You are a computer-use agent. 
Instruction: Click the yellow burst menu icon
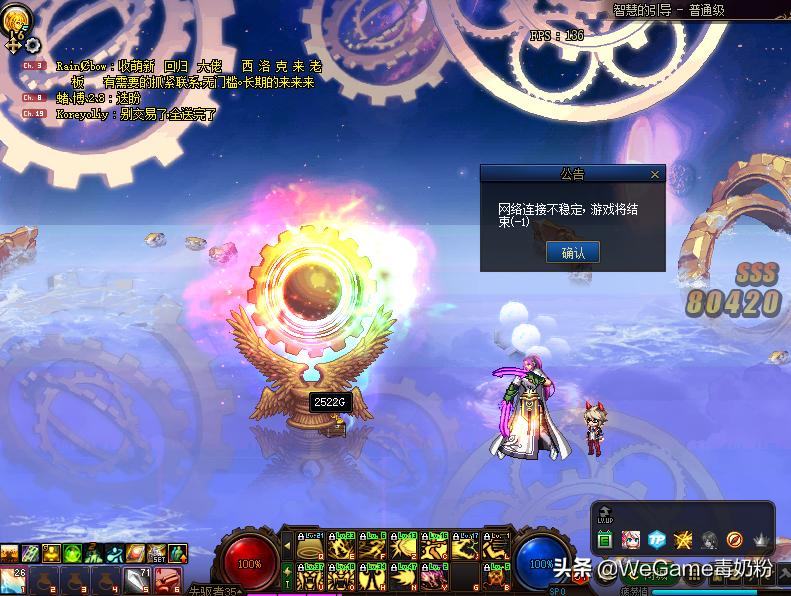coord(683,540)
